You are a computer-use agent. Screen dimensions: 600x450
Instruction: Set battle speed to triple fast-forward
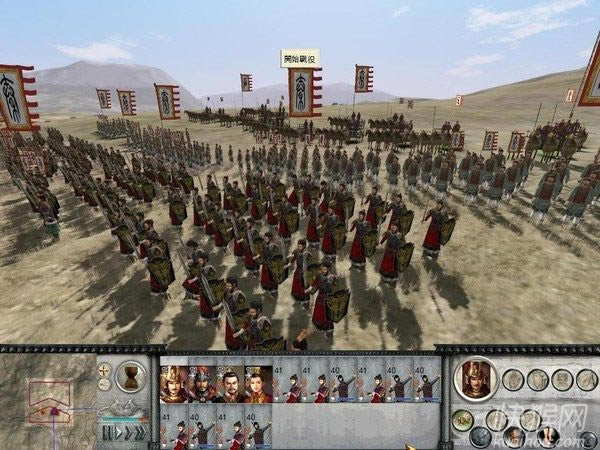[x=142, y=433]
